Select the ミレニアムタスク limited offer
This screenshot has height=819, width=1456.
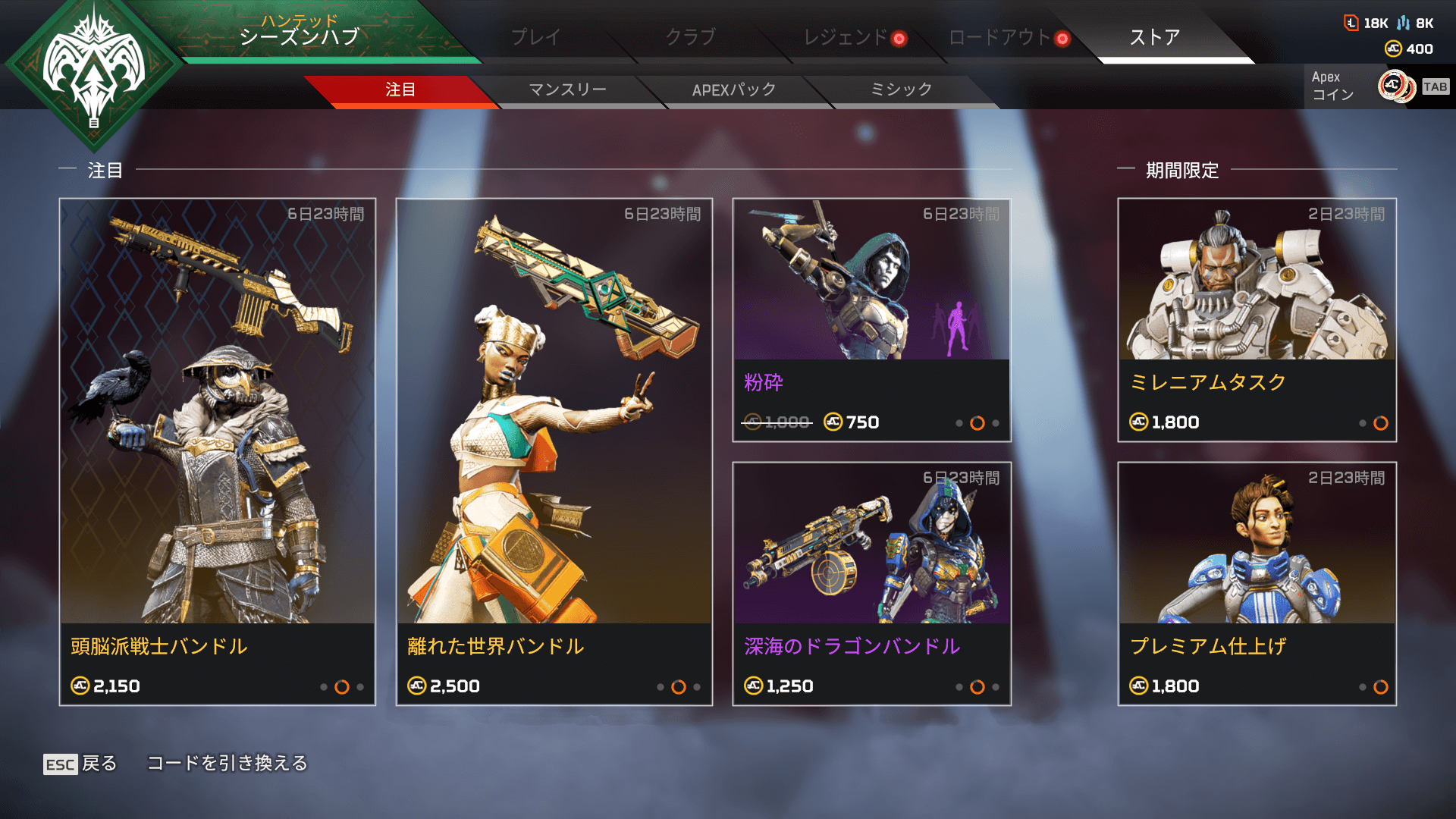point(1257,319)
